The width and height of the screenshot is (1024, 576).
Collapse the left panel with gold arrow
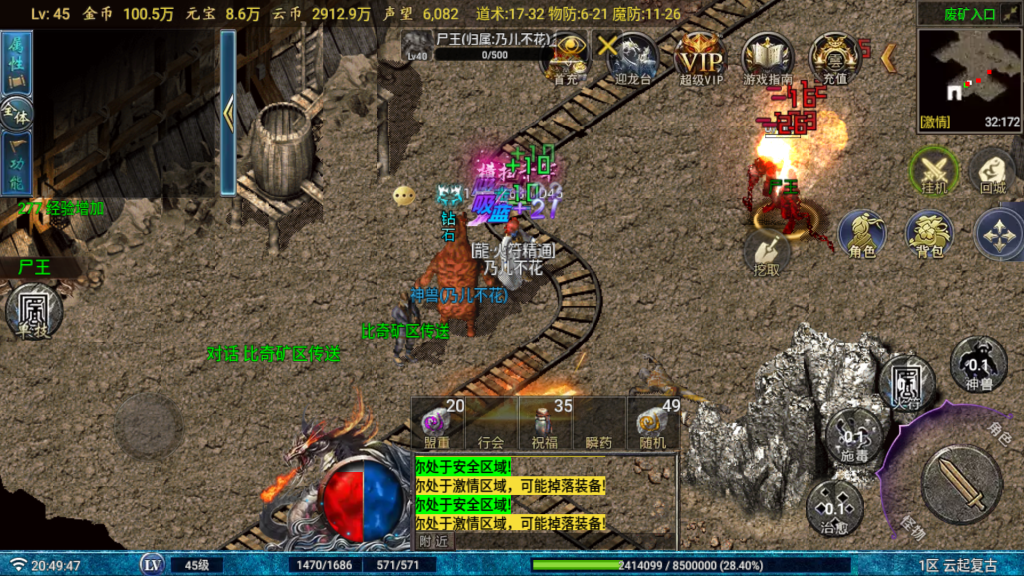228,112
